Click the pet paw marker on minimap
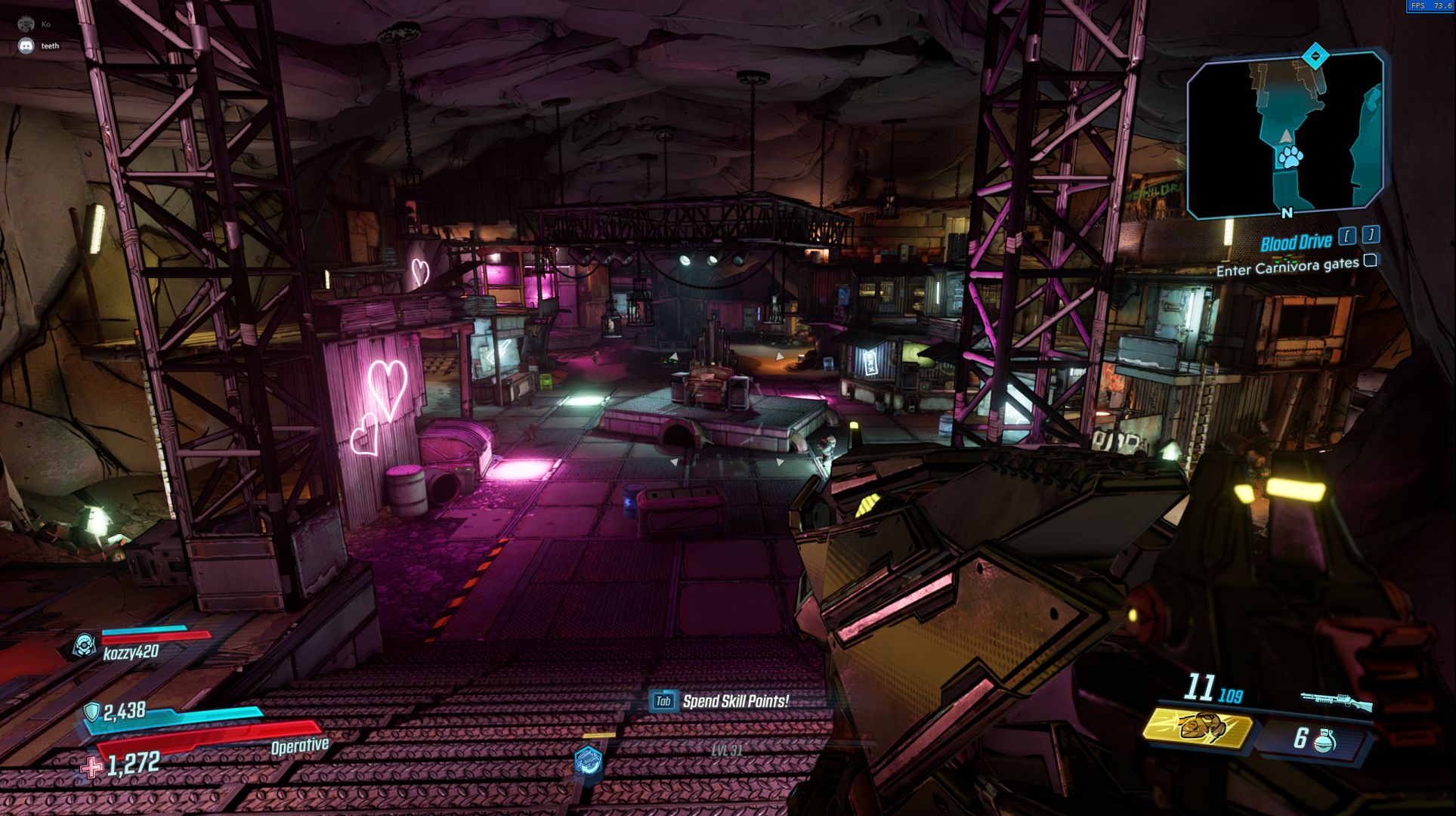 tap(1290, 157)
